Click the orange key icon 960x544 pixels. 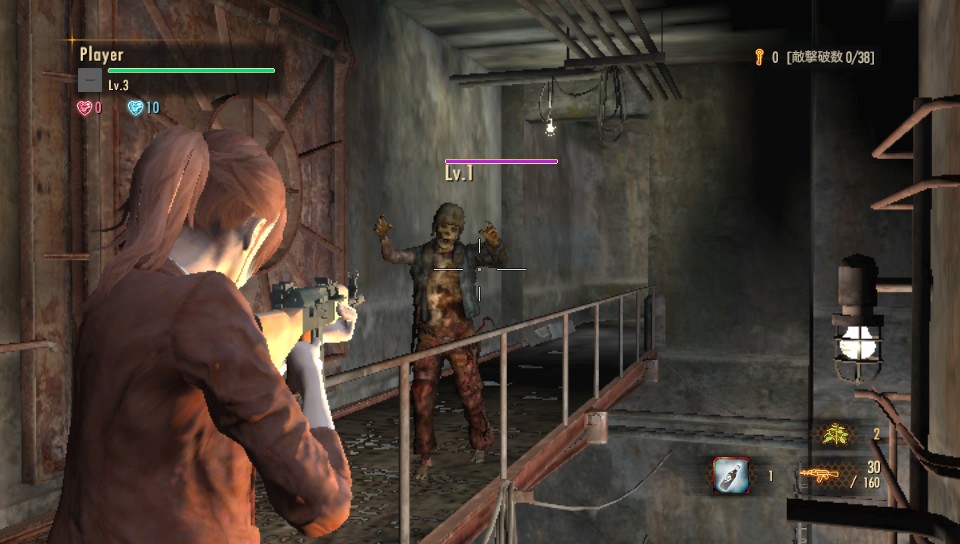760,58
